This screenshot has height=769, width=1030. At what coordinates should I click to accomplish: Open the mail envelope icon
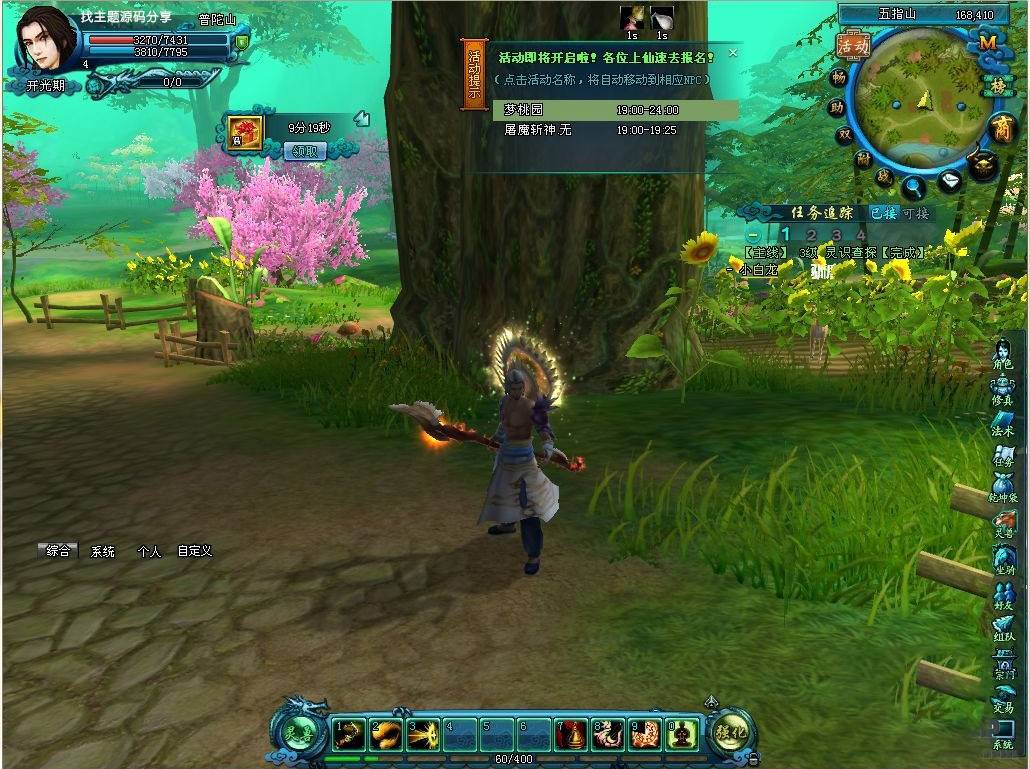click(x=950, y=182)
